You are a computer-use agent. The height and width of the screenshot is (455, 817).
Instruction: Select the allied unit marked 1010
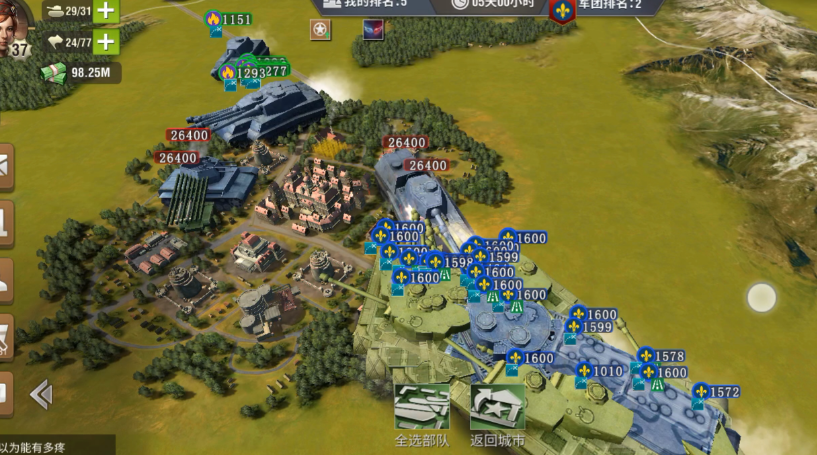point(600,372)
